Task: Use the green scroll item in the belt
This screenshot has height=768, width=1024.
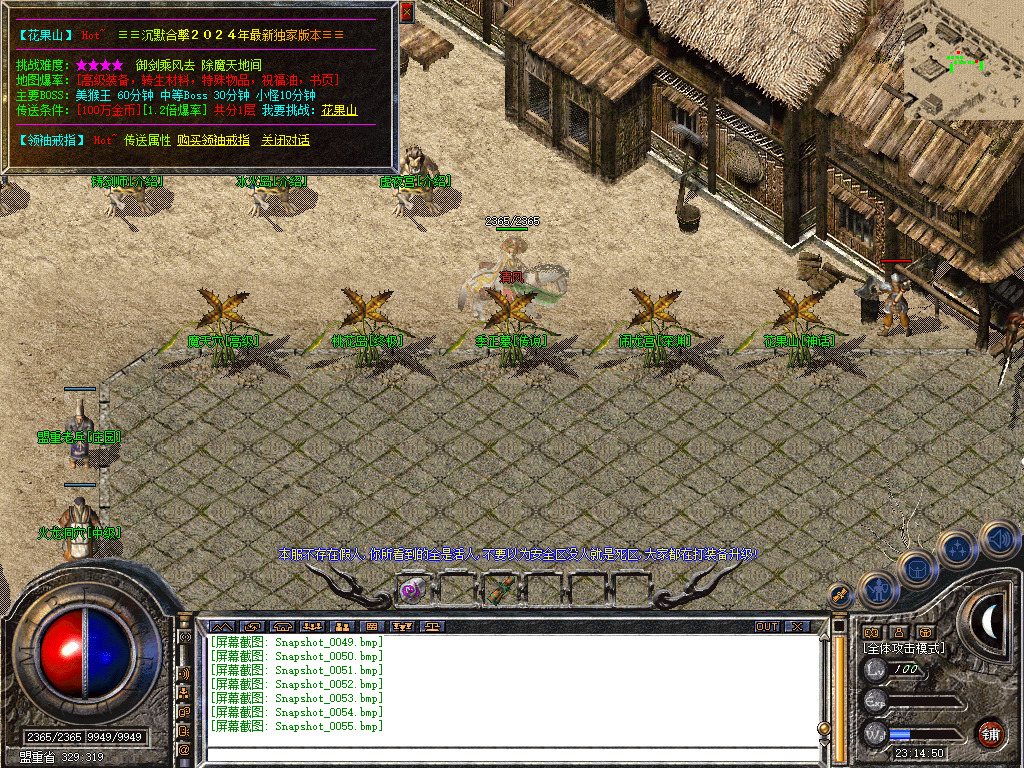Action: [x=496, y=590]
